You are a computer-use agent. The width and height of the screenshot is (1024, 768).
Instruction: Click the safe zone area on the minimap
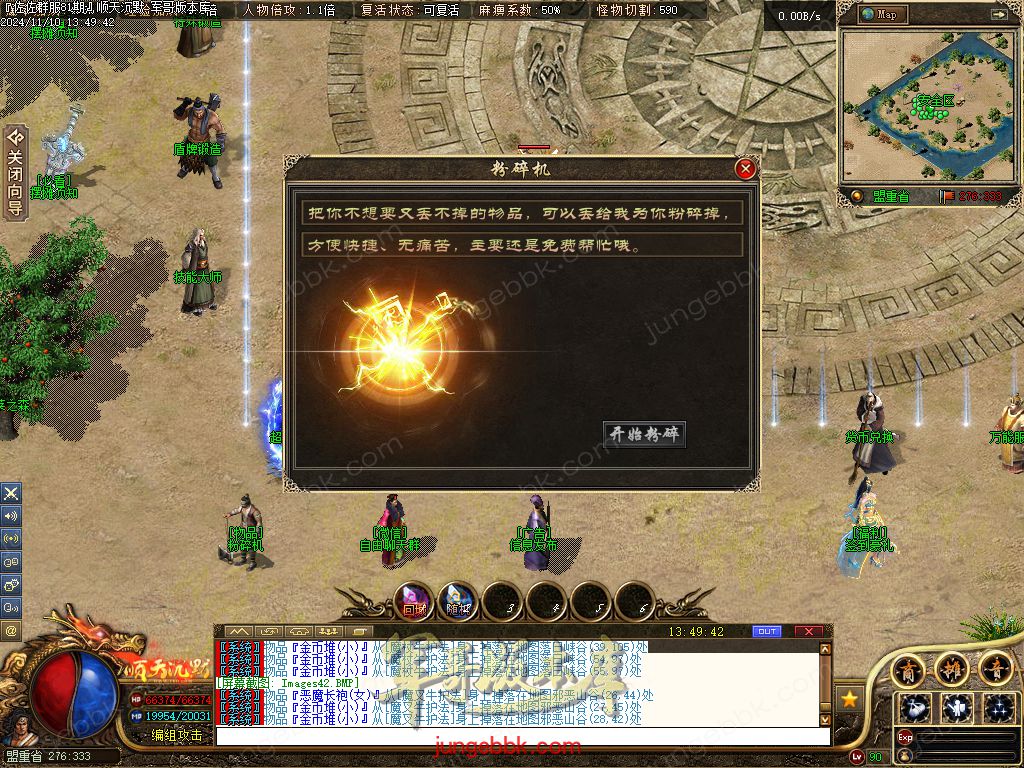(x=932, y=105)
